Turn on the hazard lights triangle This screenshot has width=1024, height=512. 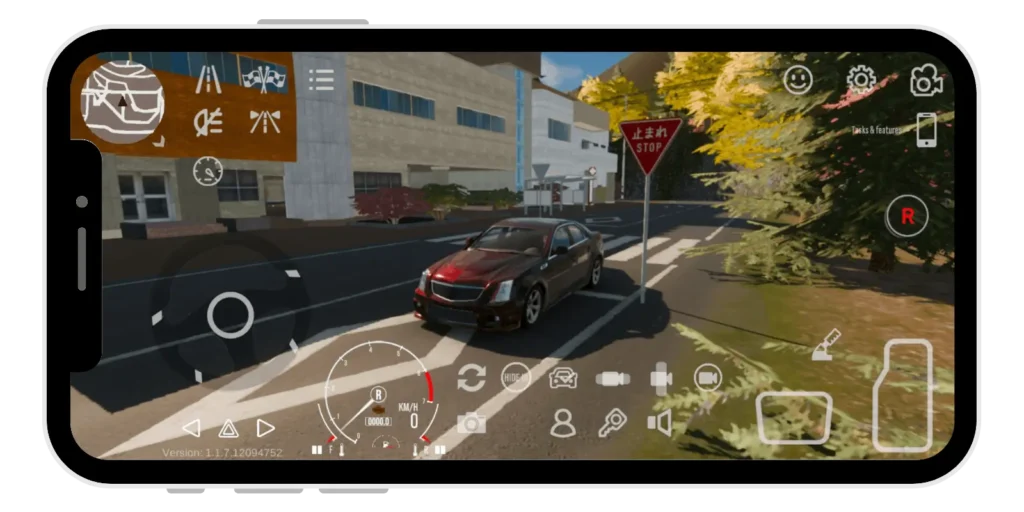pos(228,428)
